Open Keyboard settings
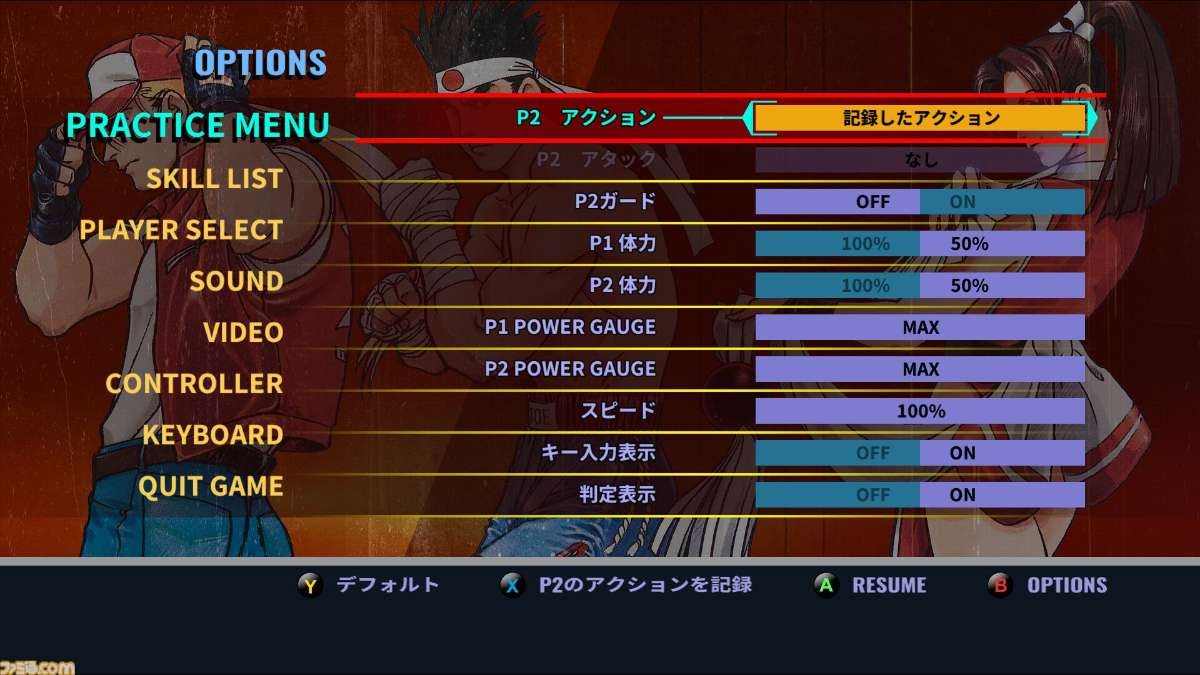Viewport: 1200px width, 675px height. [x=212, y=435]
